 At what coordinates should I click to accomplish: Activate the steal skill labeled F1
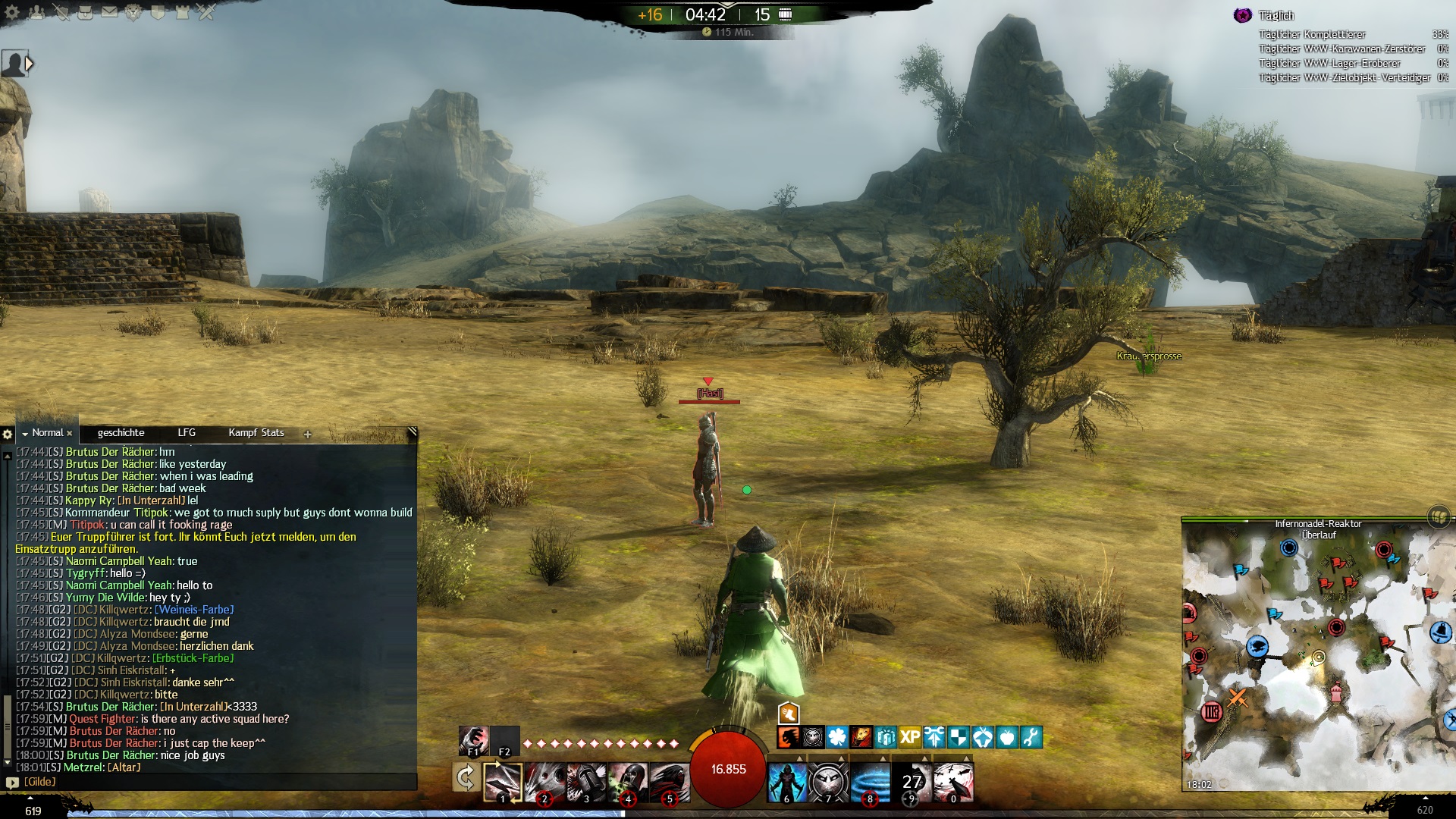tap(473, 740)
